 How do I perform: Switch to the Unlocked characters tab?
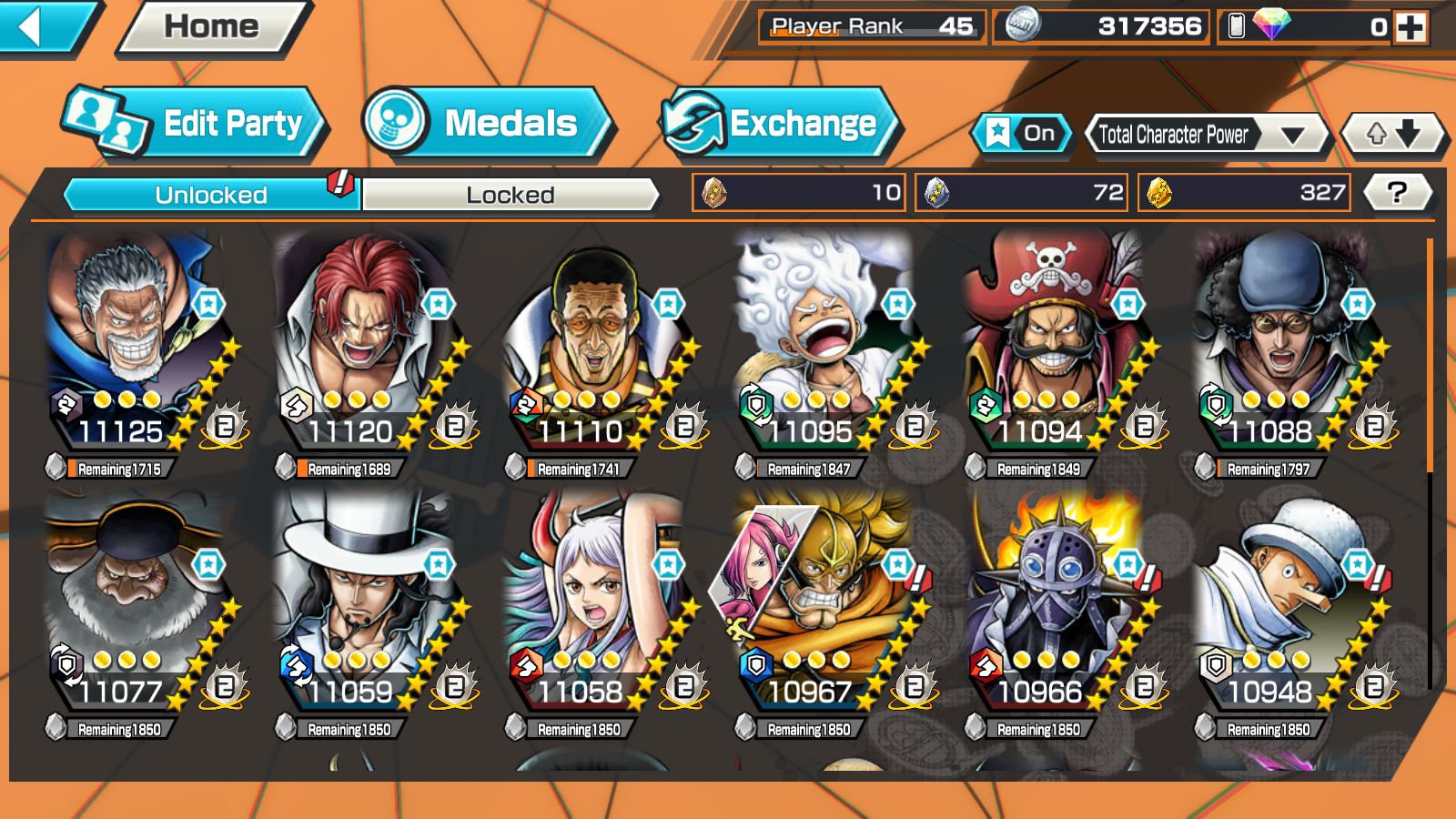click(x=211, y=195)
